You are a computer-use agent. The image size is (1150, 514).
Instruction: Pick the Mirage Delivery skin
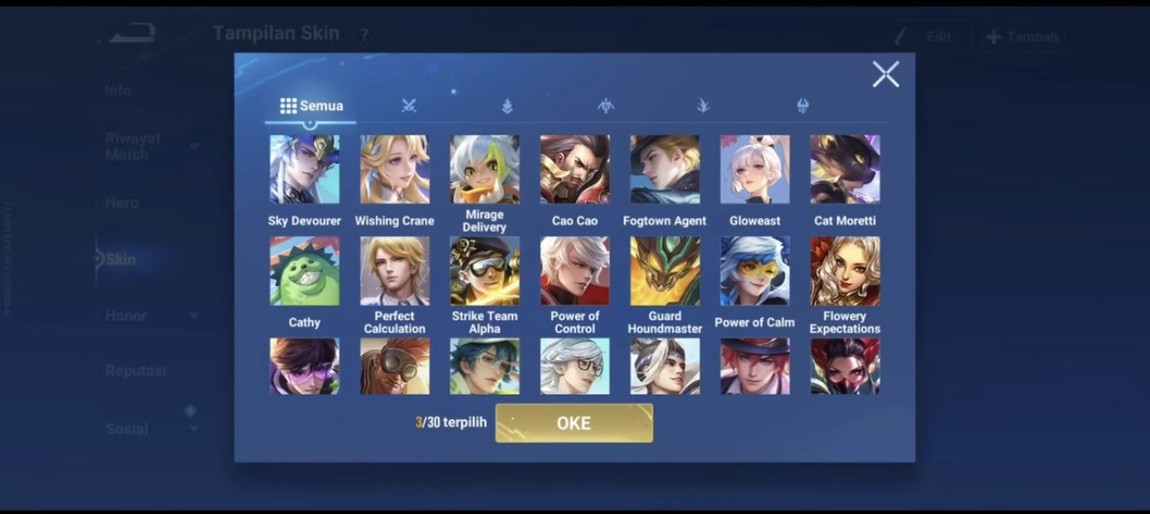pos(484,170)
